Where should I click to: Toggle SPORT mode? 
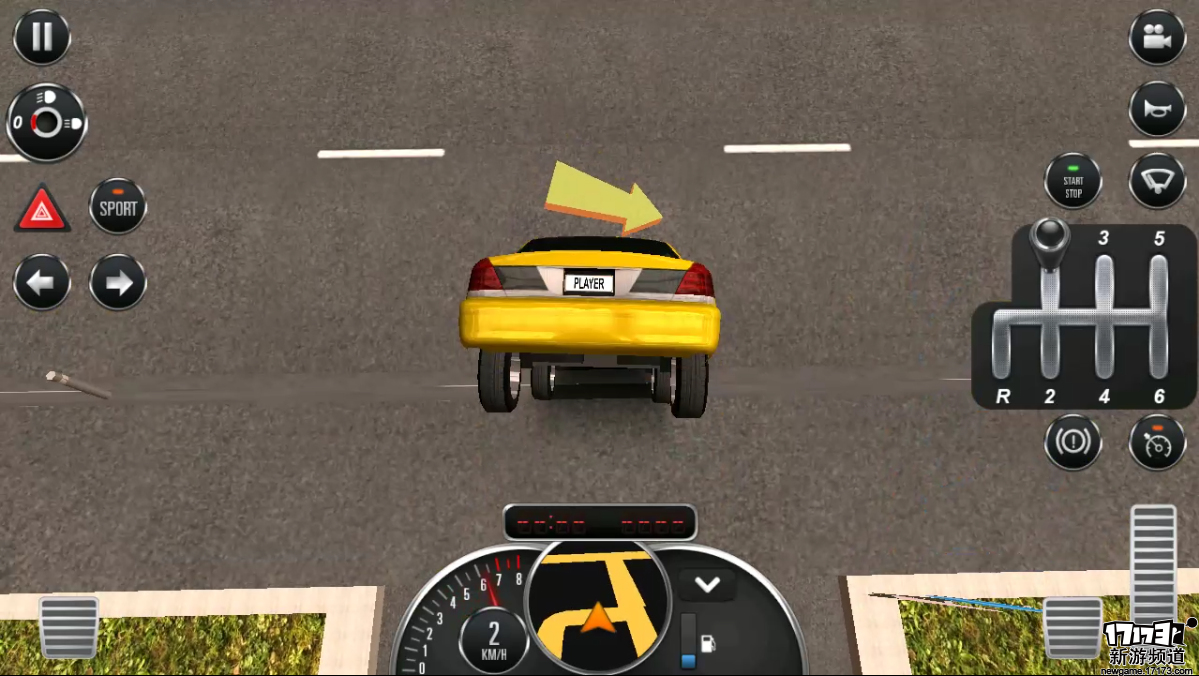[x=118, y=207]
